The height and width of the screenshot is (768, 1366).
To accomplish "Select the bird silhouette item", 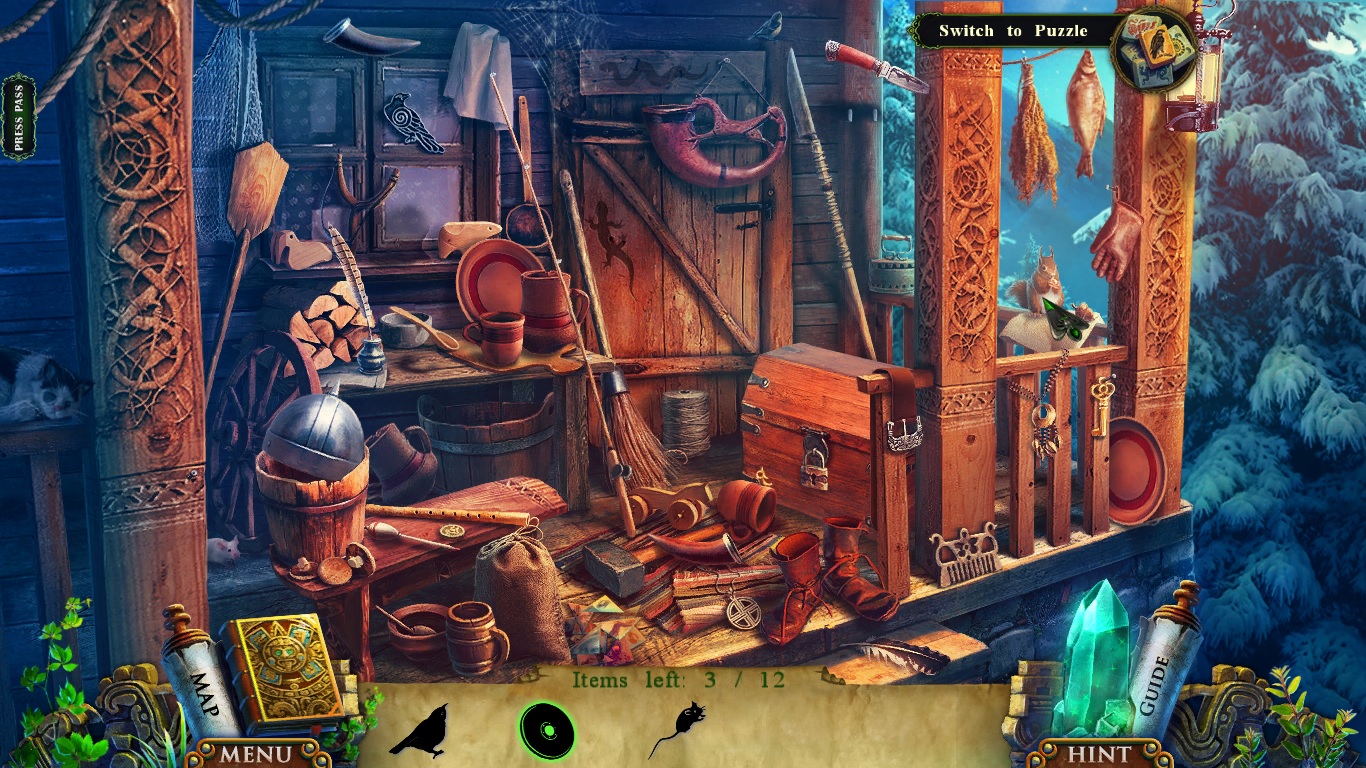I will click(x=421, y=730).
